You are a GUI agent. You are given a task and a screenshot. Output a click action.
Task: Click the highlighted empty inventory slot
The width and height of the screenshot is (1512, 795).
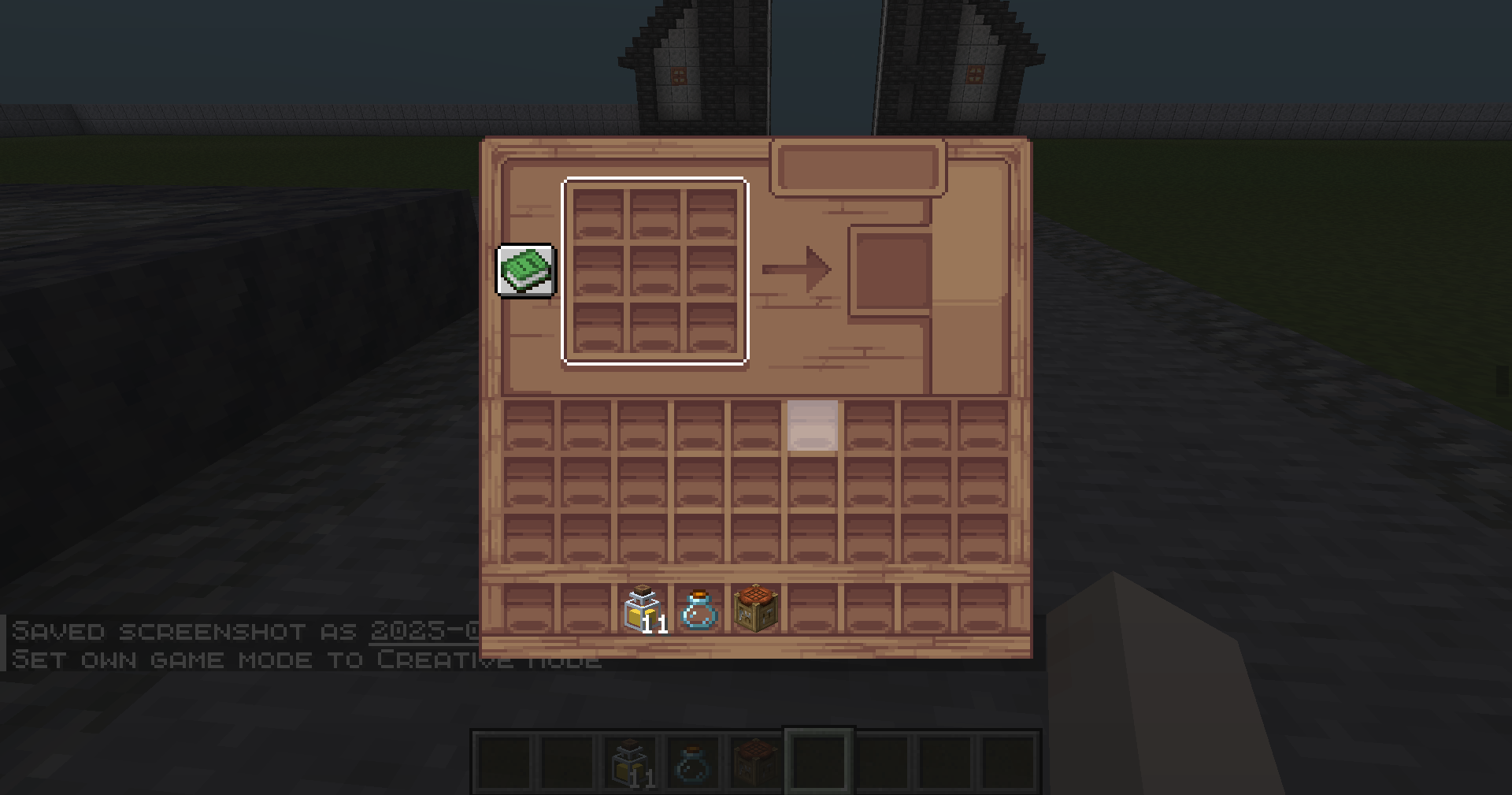[813, 425]
